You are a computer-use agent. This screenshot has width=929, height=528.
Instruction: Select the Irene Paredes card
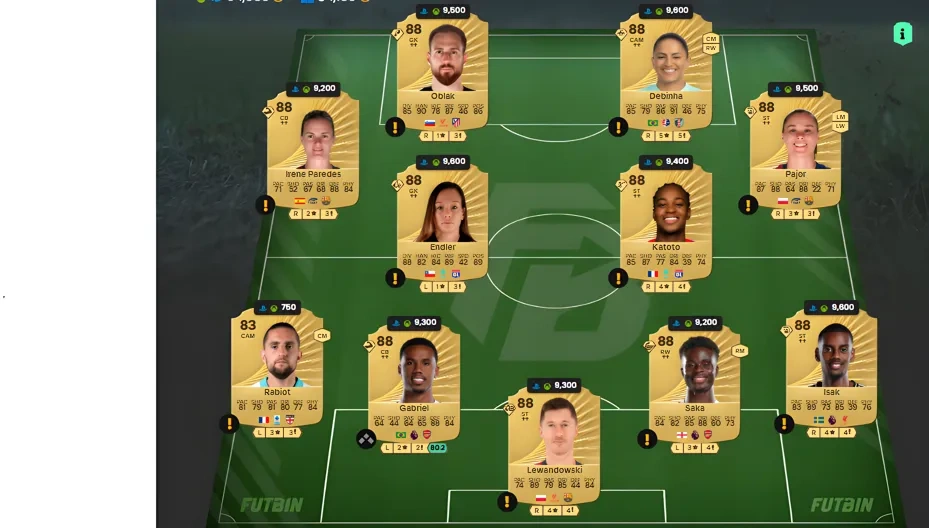313,150
